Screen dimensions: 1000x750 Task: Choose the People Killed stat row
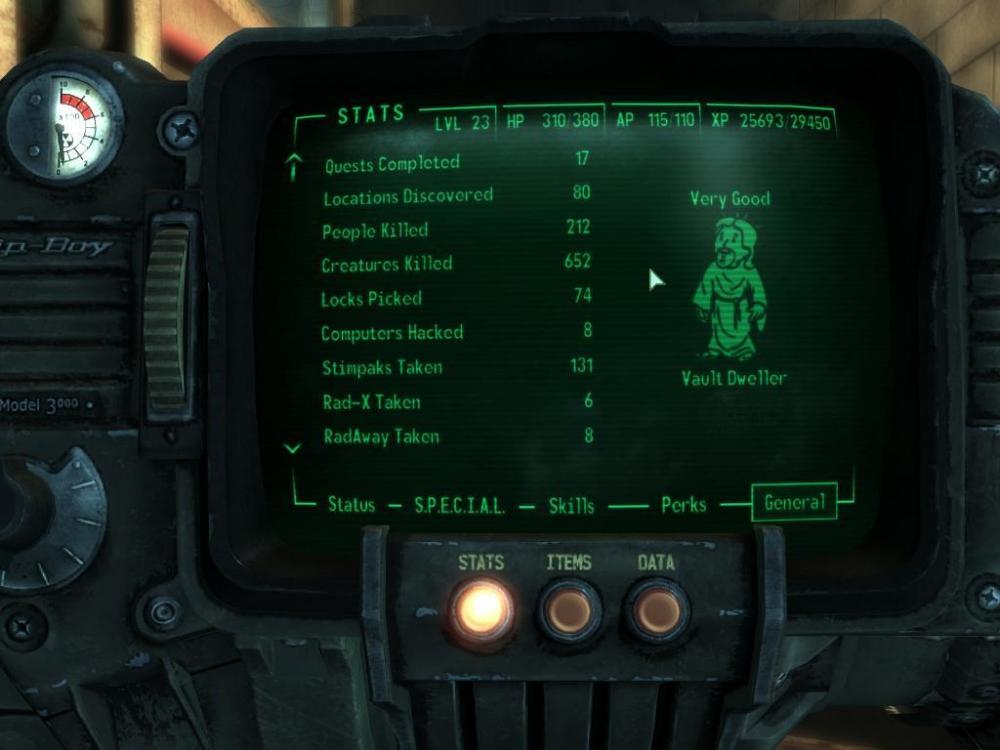(x=374, y=231)
